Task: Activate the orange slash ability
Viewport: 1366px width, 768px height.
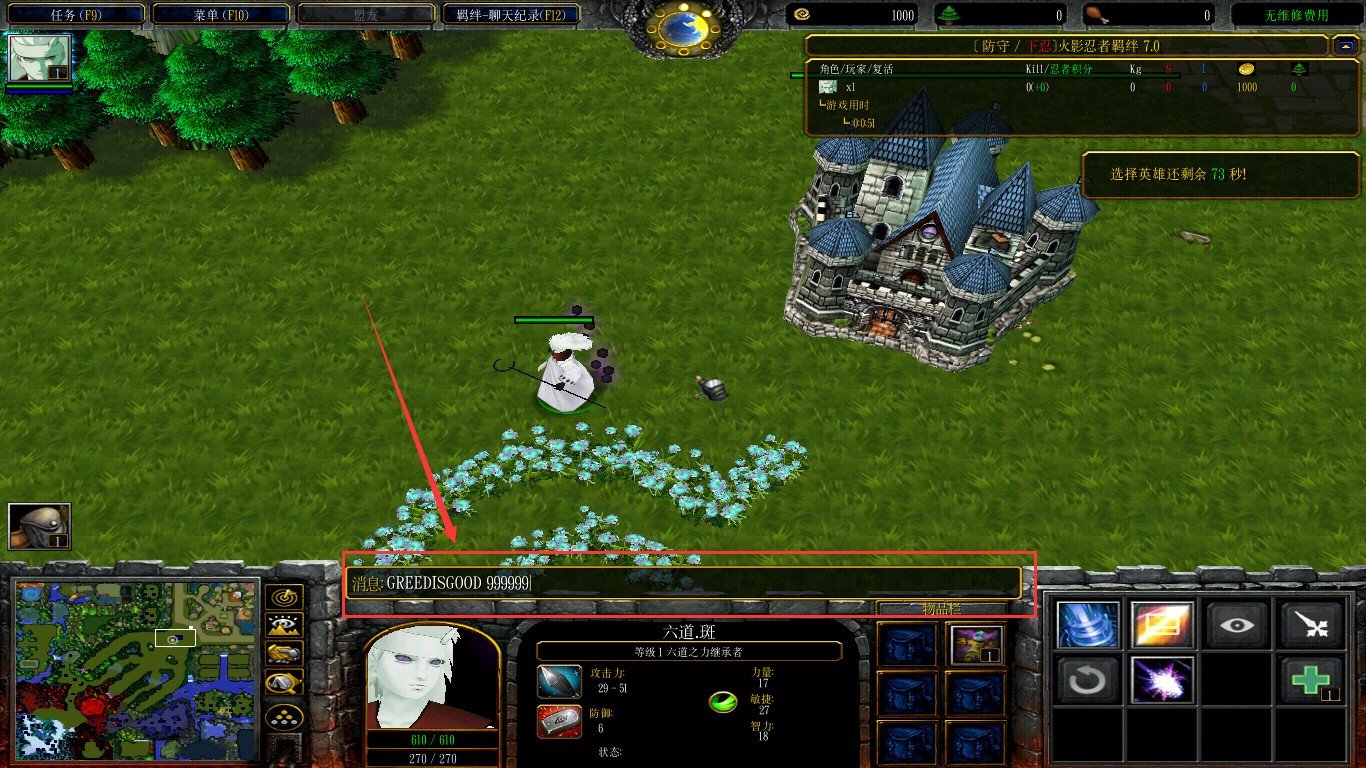Action: tap(1162, 626)
